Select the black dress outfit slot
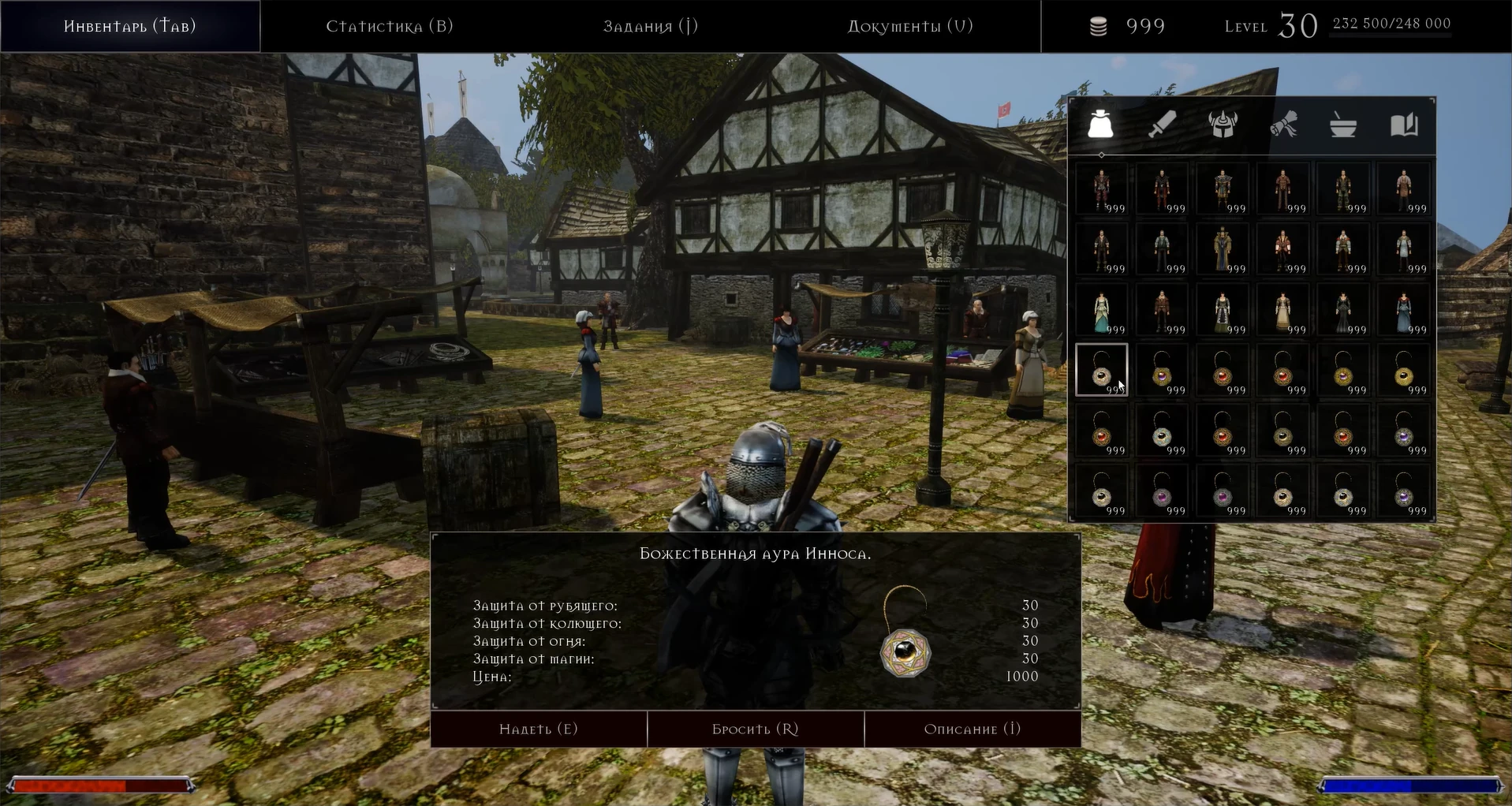Screen dimensions: 1512x806 pos(1343,310)
